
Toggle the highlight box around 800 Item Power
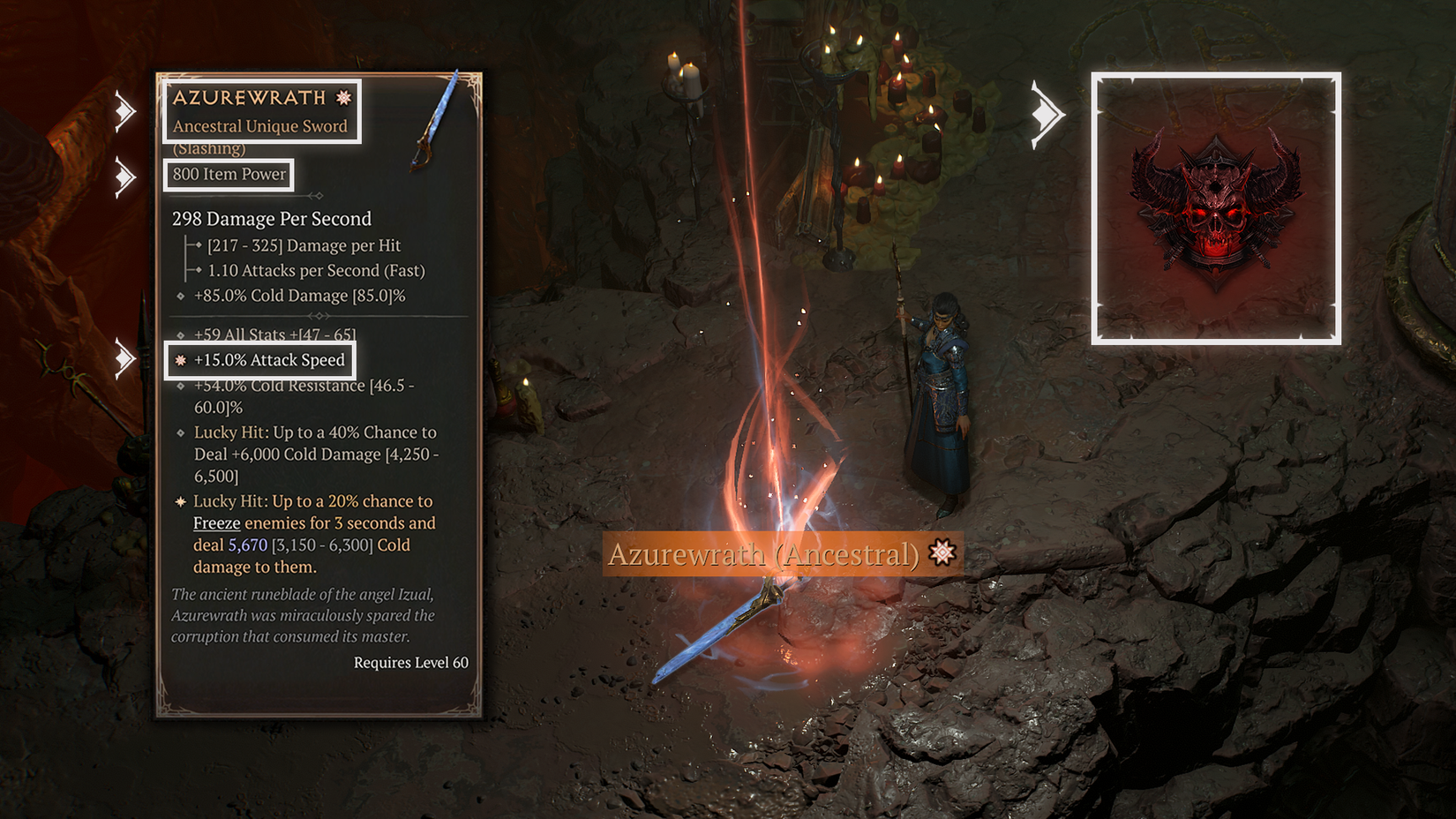coord(228,175)
